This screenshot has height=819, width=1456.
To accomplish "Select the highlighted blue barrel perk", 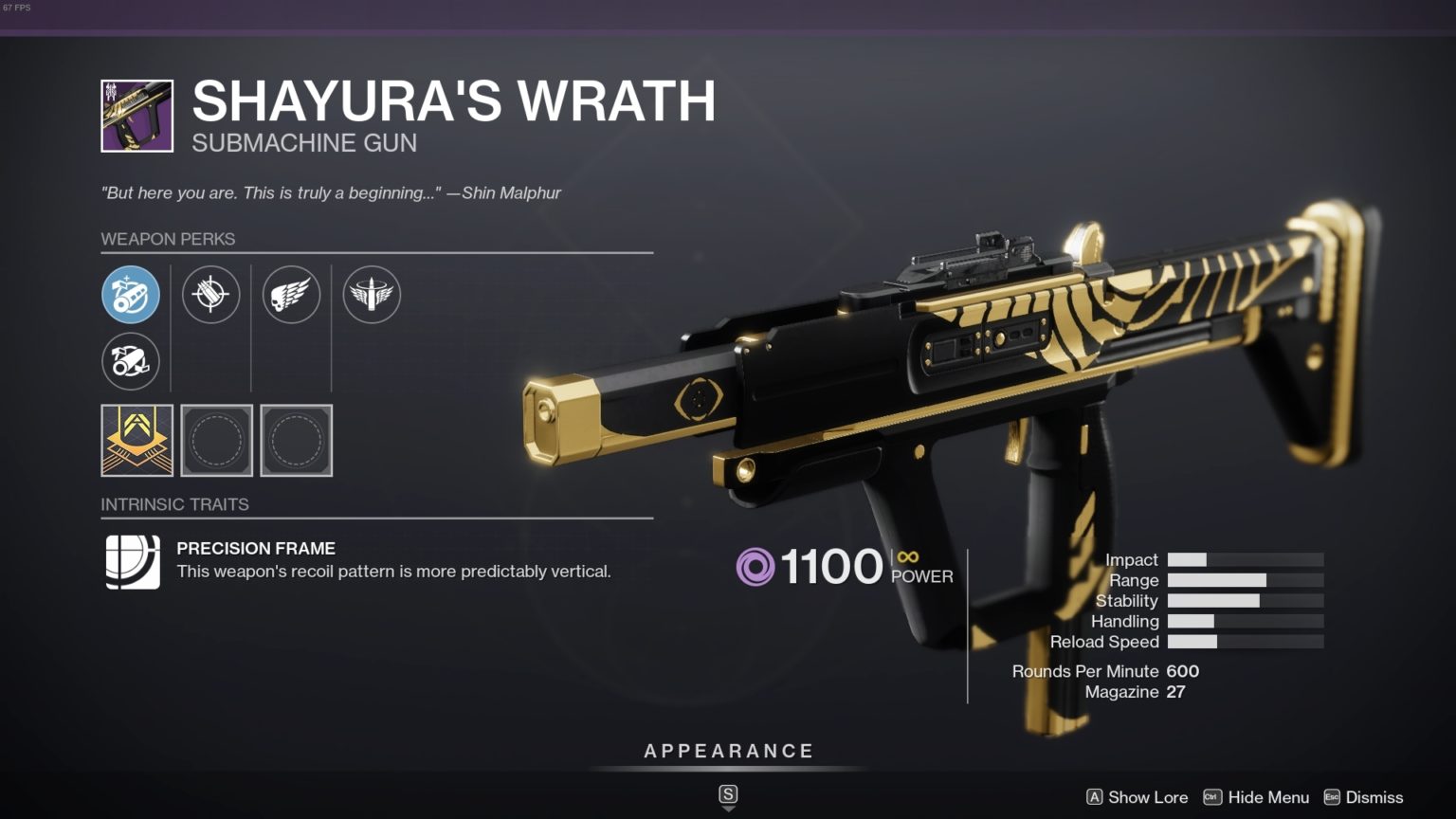I will 131,295.
